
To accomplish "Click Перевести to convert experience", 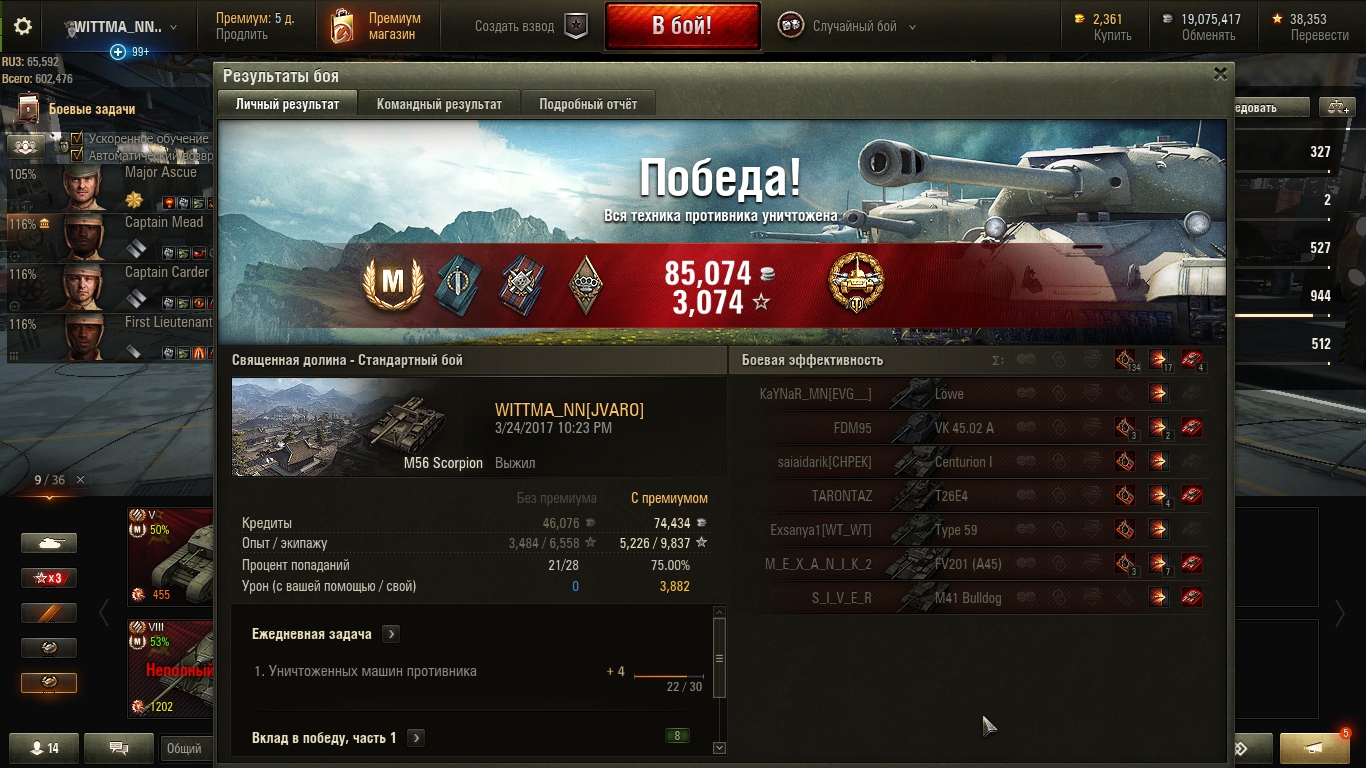I will [x=1319, y=35].
